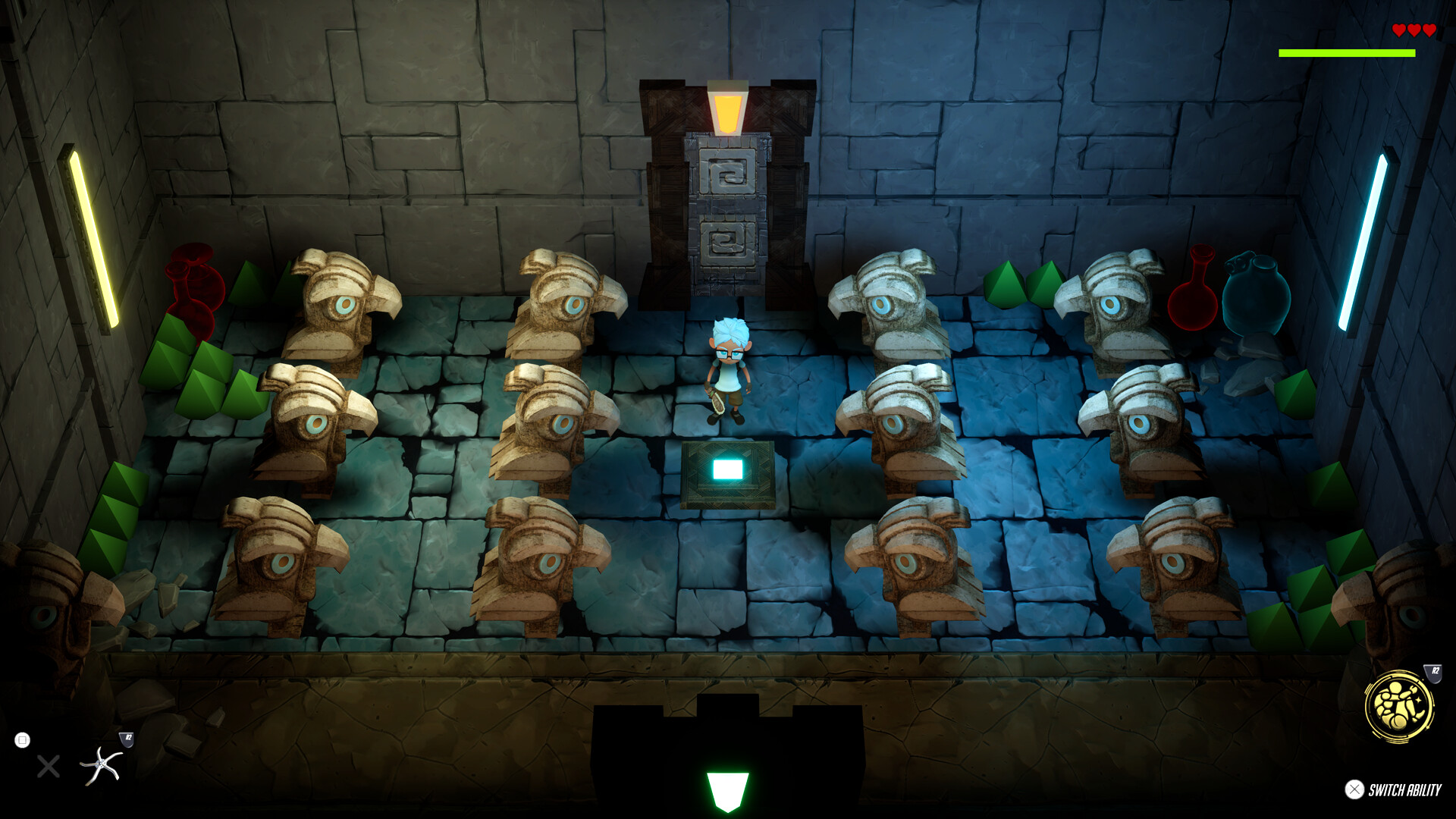Click the greyed-out X empty item slot

49,767
